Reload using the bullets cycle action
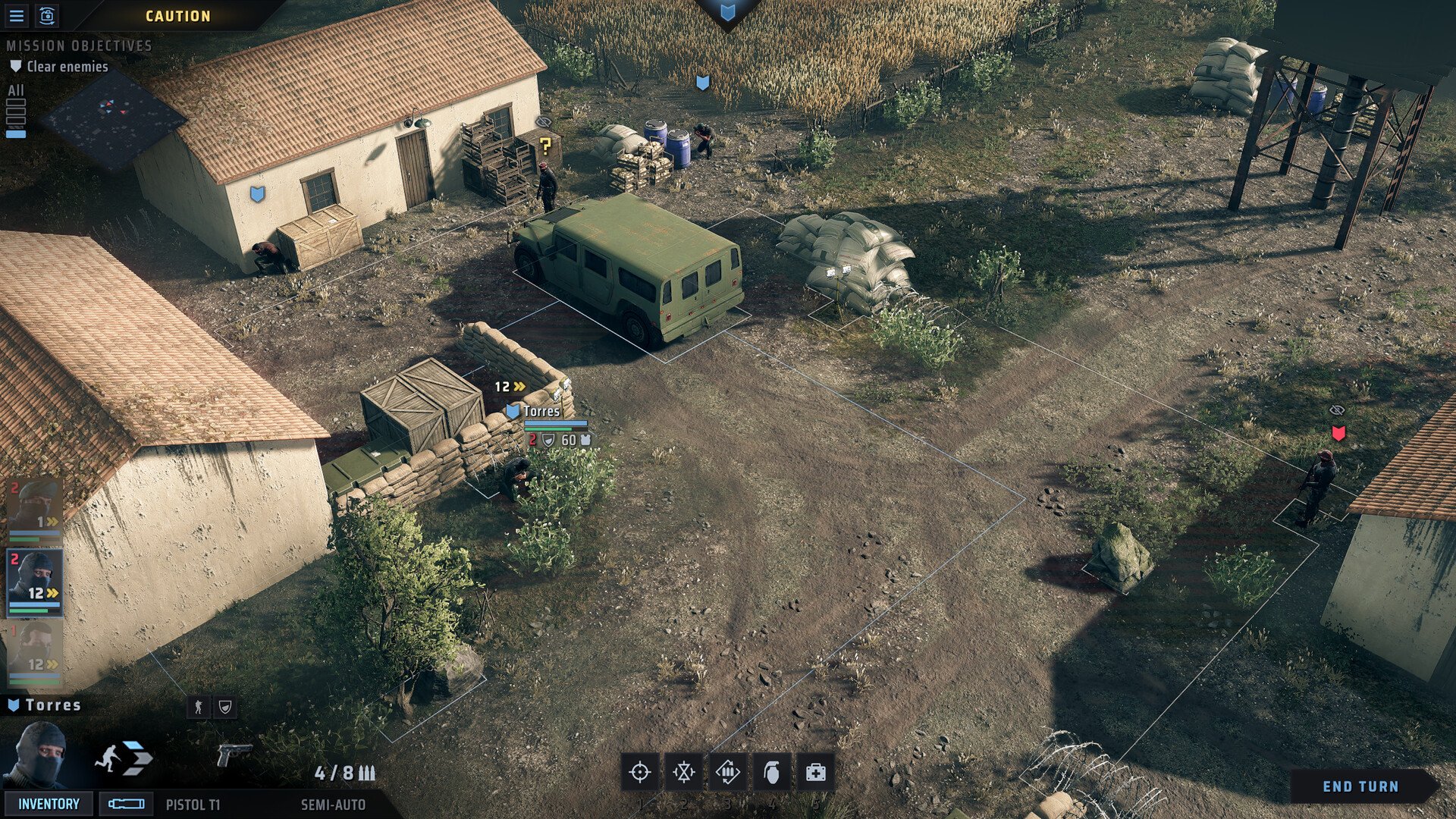 coord(728,772)
